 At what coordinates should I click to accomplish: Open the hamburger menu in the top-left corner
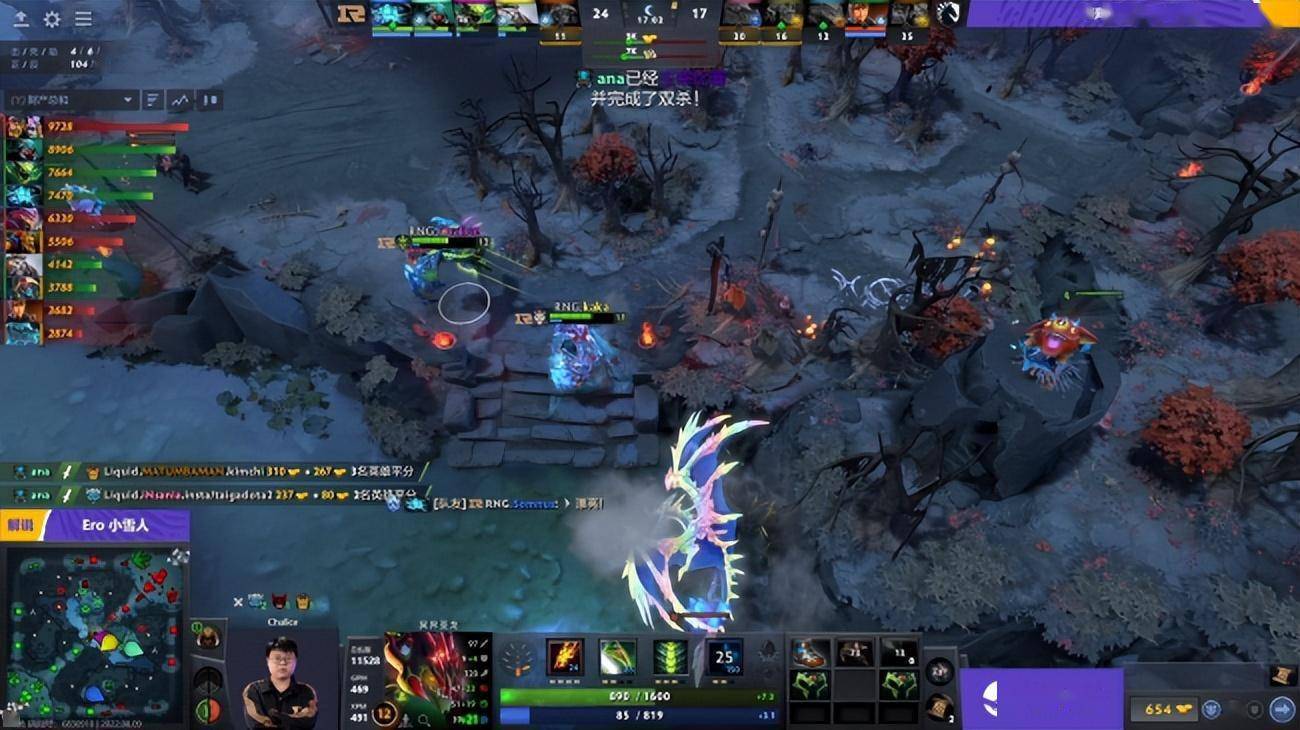click(83, 17)
